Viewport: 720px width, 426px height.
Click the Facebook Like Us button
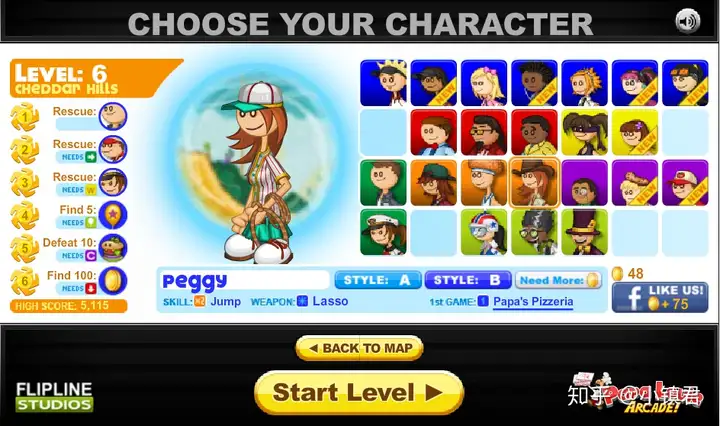pyautogui.click(x=660, y=298)
